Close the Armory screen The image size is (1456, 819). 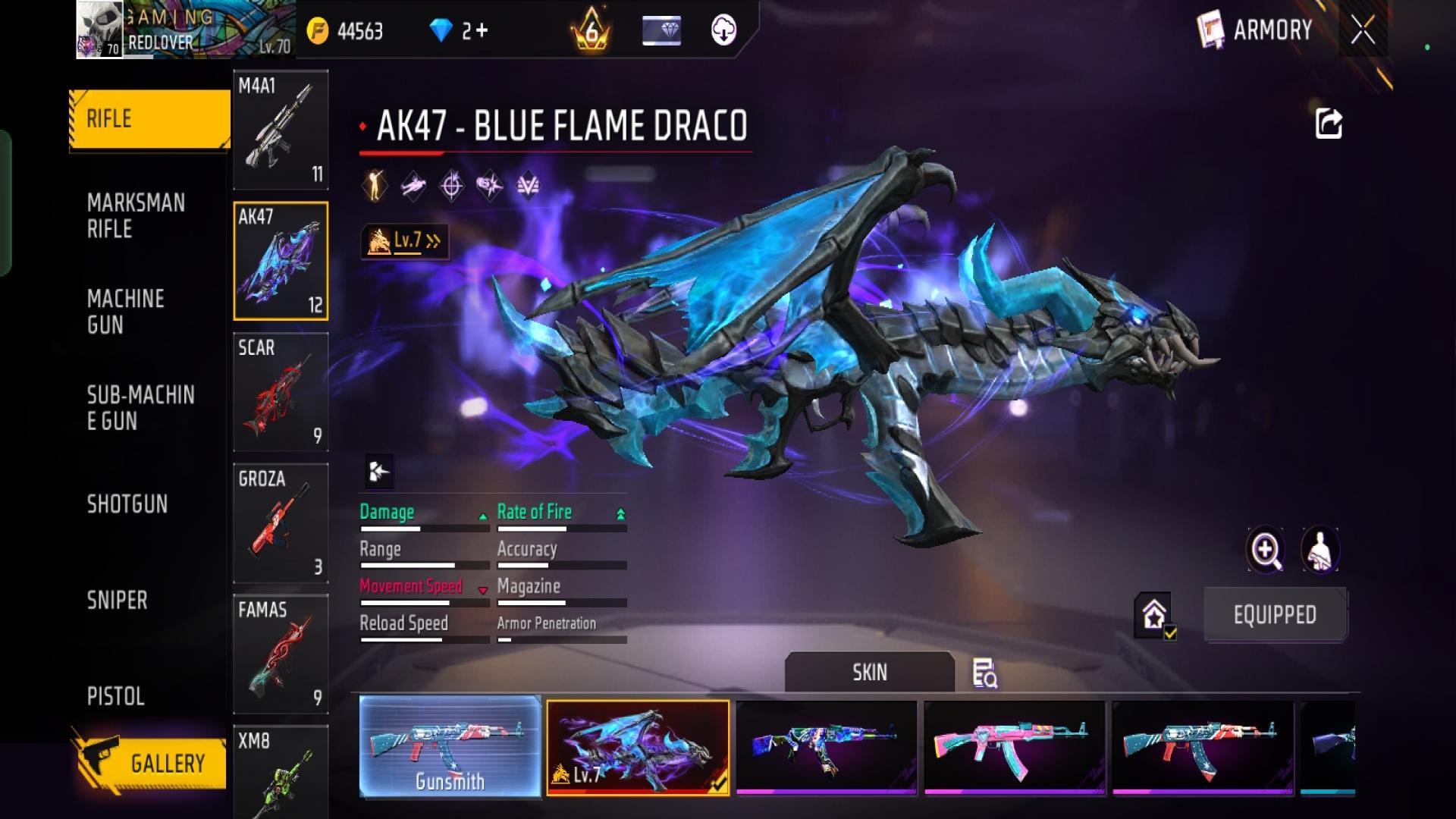tap(1363, 30)
